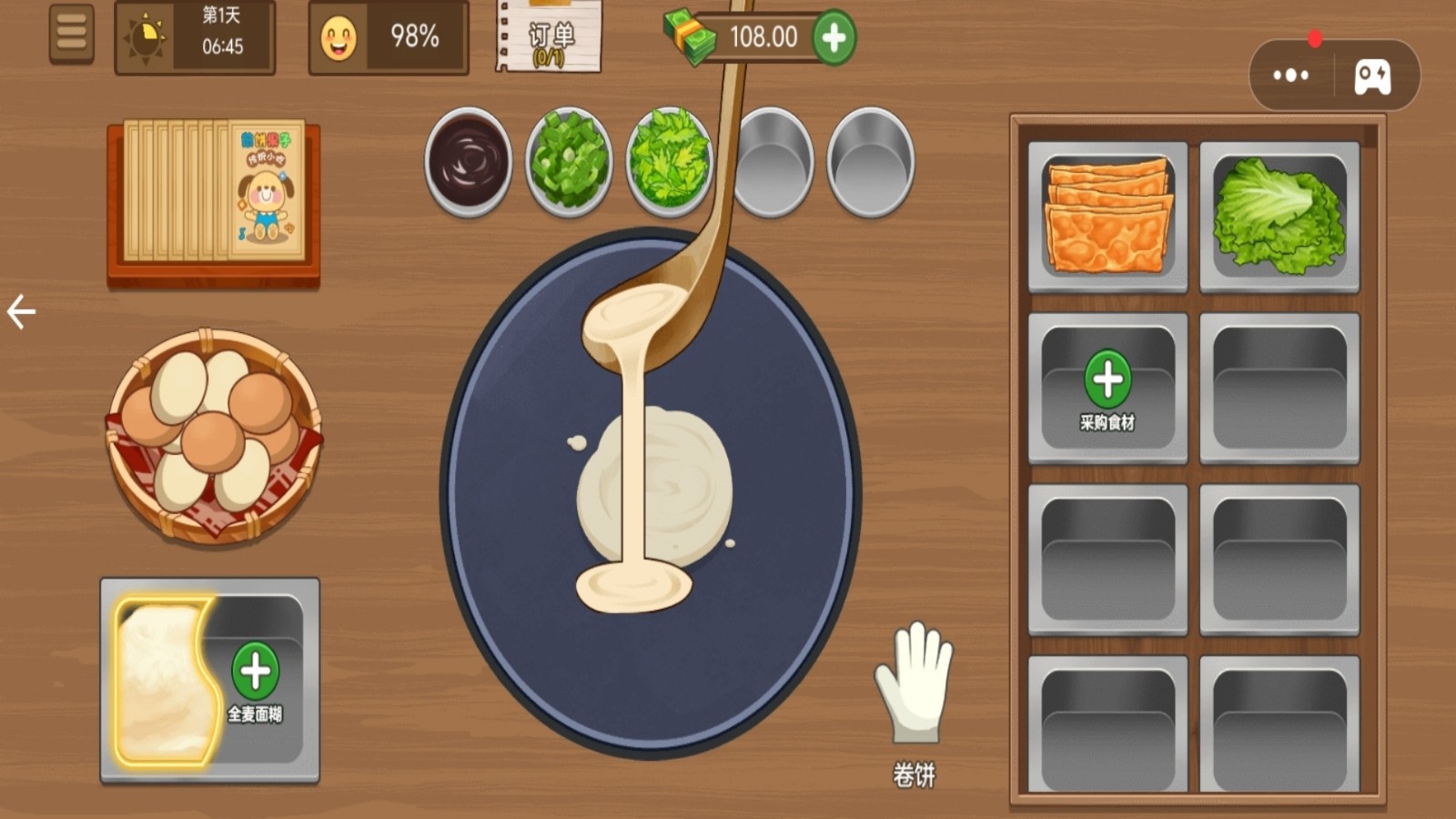Open the game controller overlay button
Image resolution: width=1456 pixels, height=819 pixels.
(1372, 76)
